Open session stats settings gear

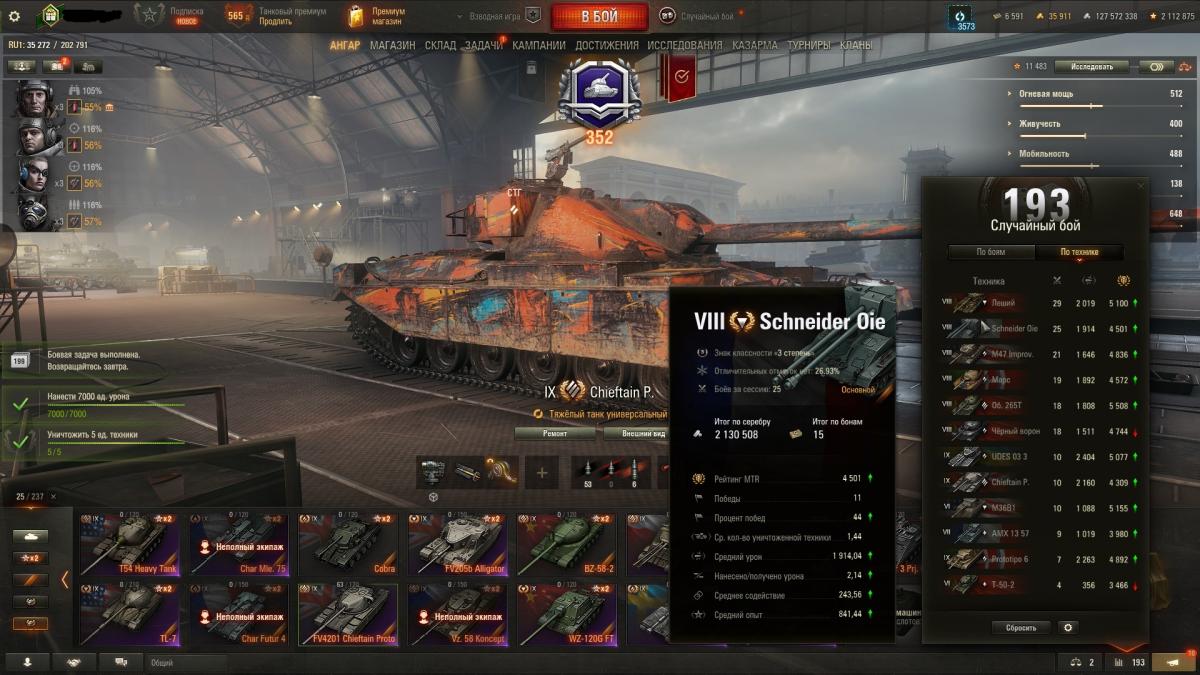1068,628
